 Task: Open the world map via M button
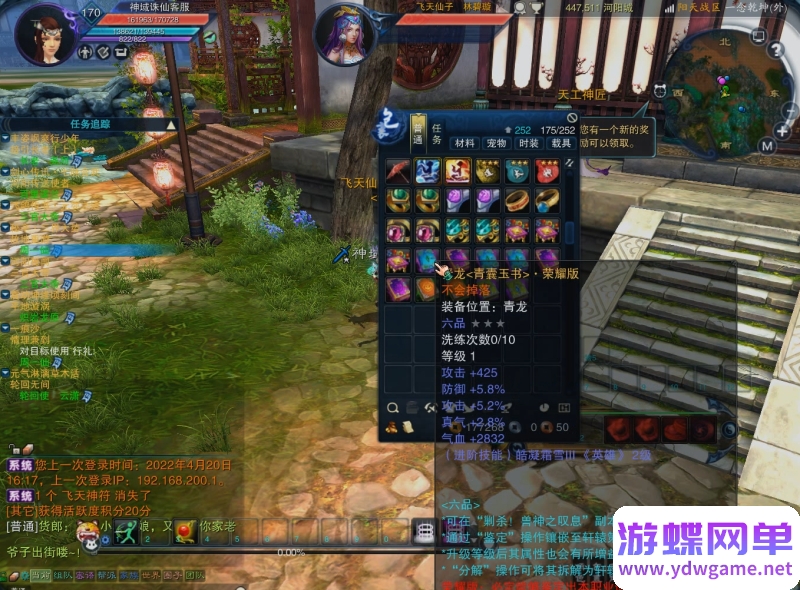pyautogui.click(x=767, y=146)
